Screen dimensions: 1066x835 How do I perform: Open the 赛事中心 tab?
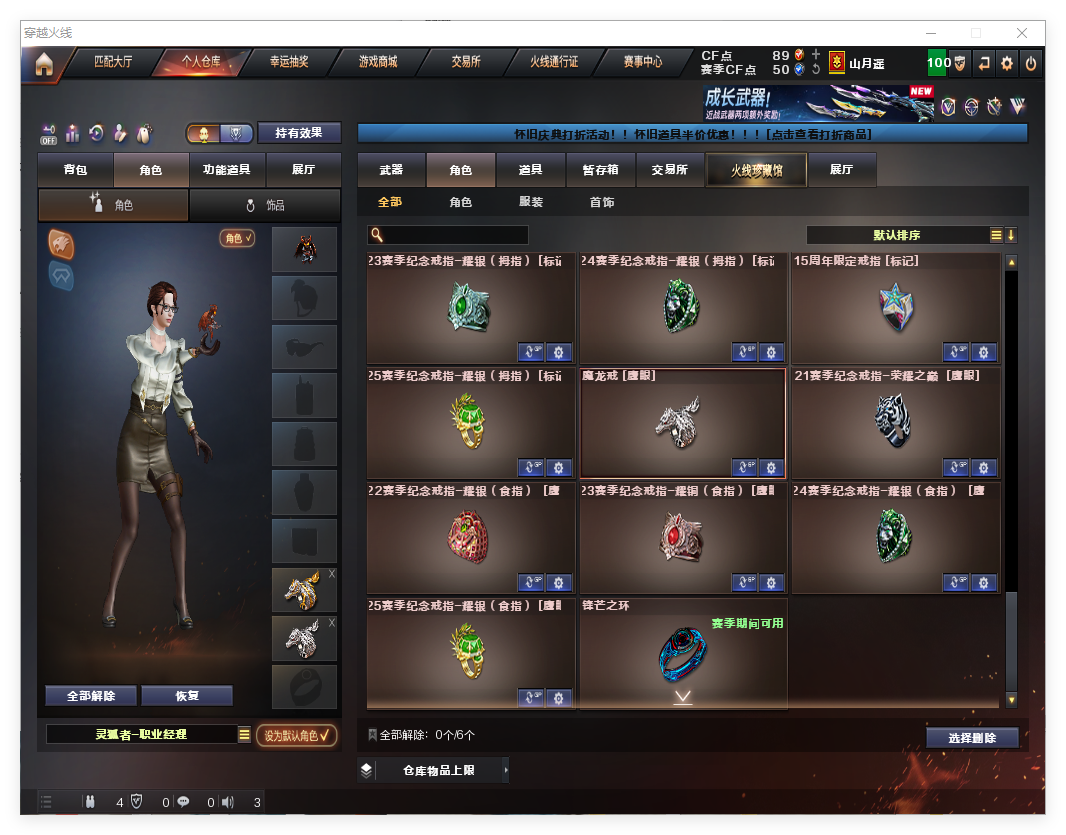pyautogui.click(x=642, y=62)
